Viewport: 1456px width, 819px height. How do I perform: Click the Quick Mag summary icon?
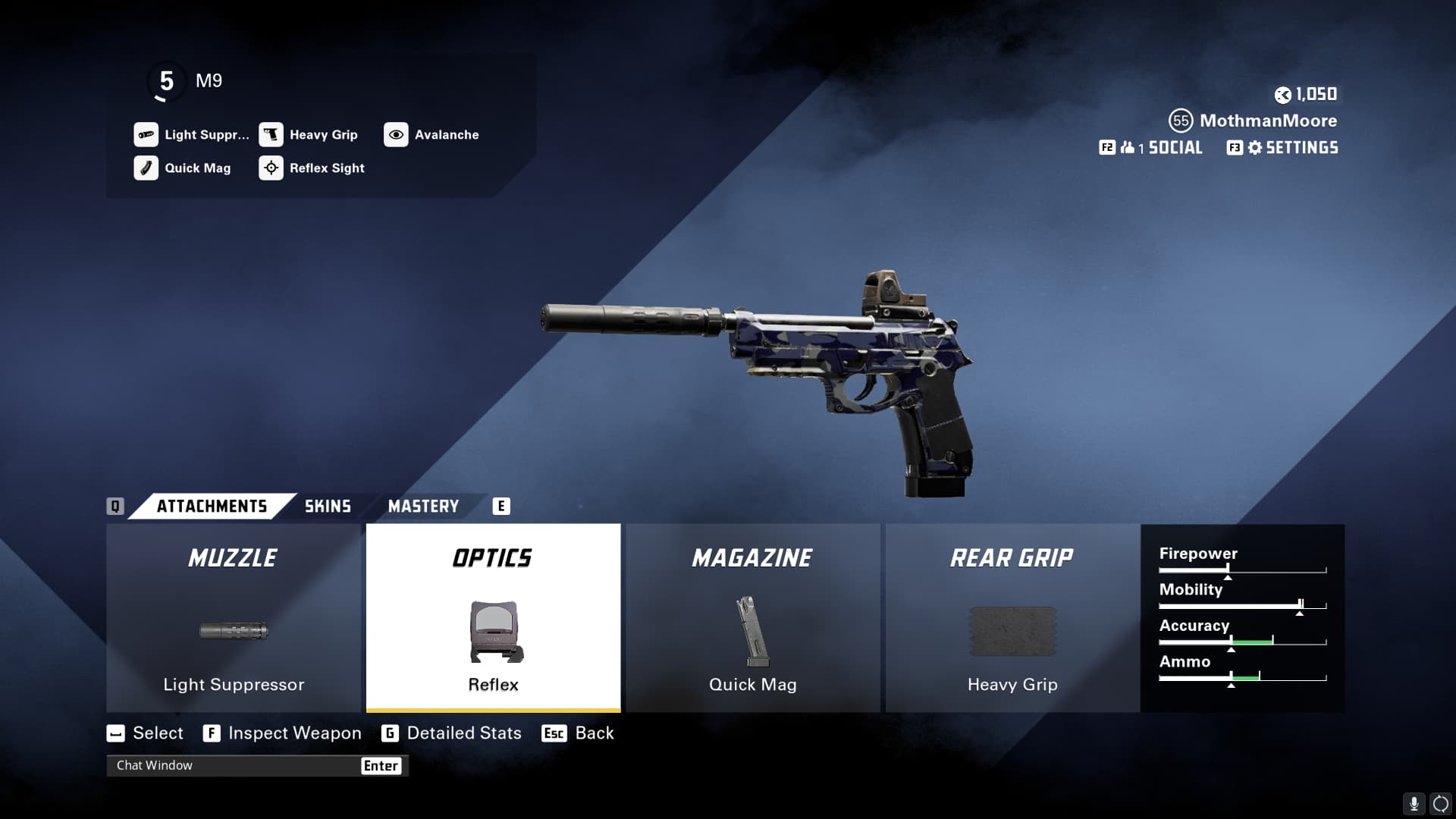tap(146, 168)
